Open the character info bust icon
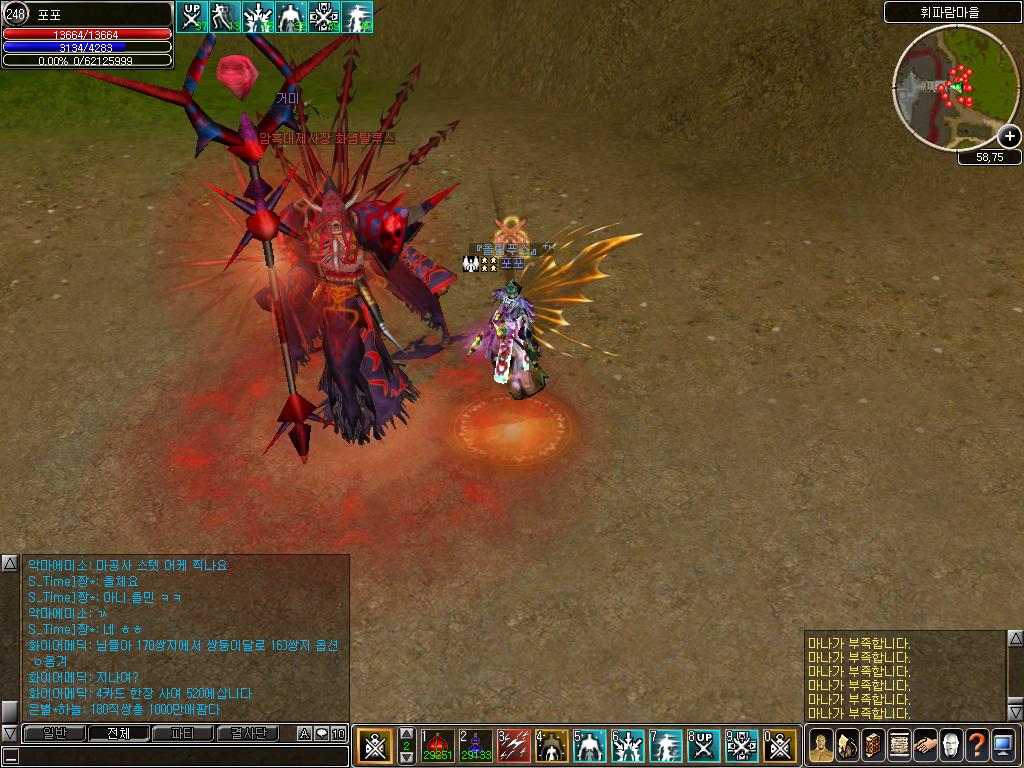1024x768 pixels. pyautogui.click(x=821, y=745)
